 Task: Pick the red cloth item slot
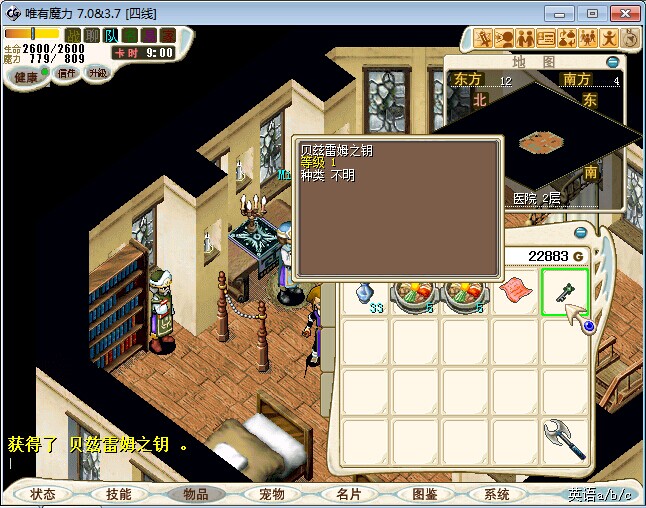[x=516, y=293]
